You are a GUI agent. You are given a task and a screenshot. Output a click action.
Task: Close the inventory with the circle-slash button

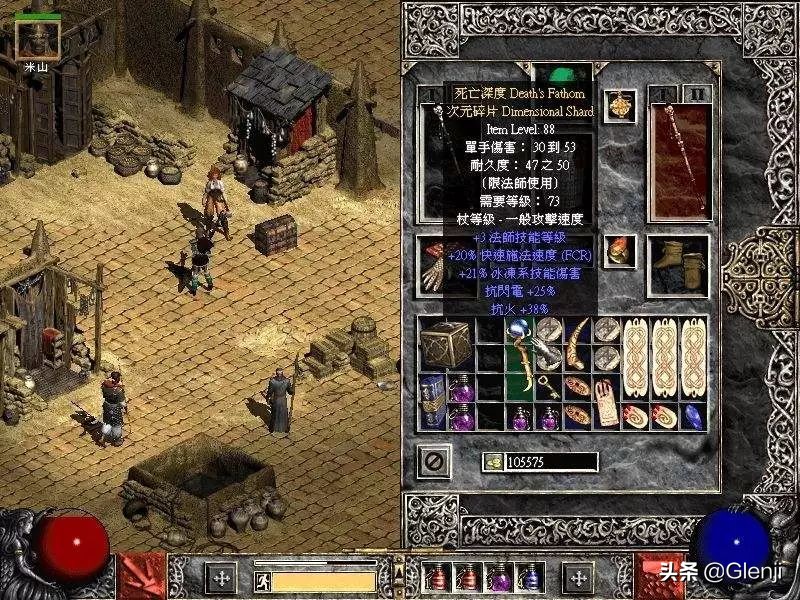pos(434,461)
